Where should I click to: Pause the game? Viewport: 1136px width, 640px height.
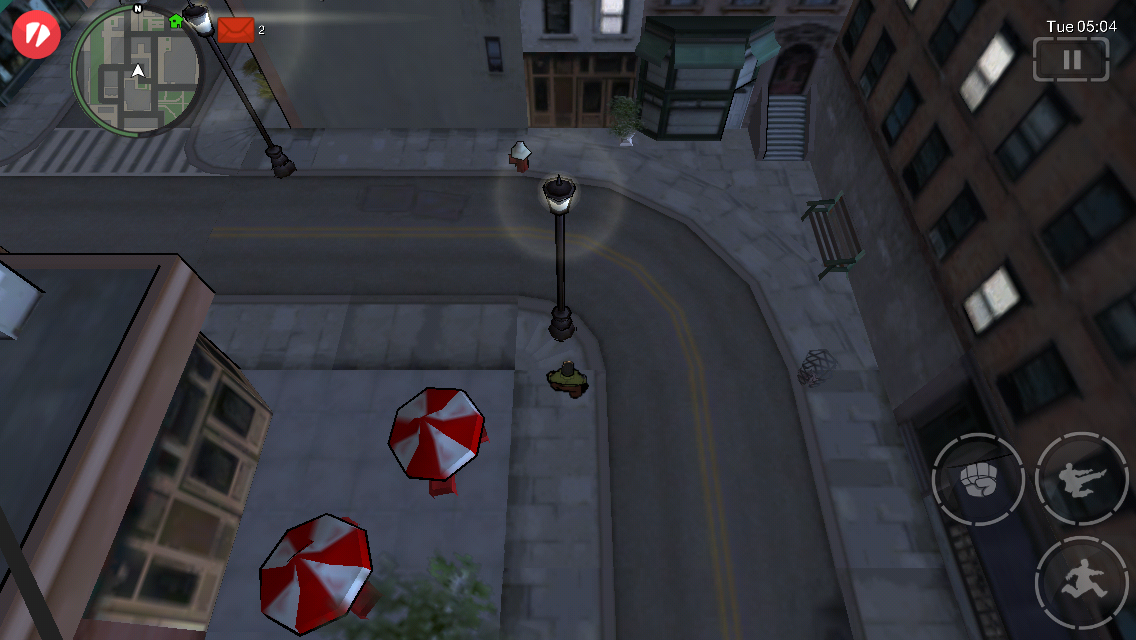[x=1071, y=59]
